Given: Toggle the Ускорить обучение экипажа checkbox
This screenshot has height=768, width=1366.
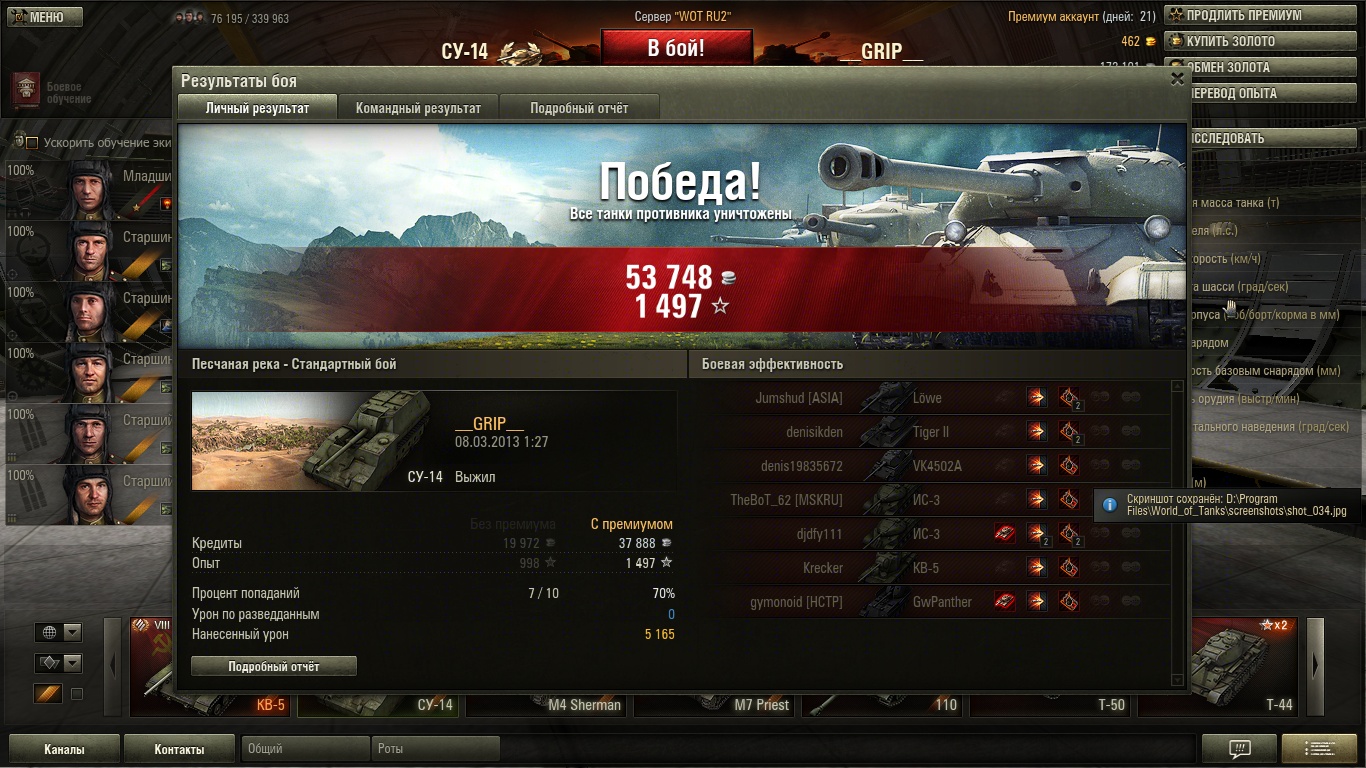Looking at the screenshot, I should [32, 143].
